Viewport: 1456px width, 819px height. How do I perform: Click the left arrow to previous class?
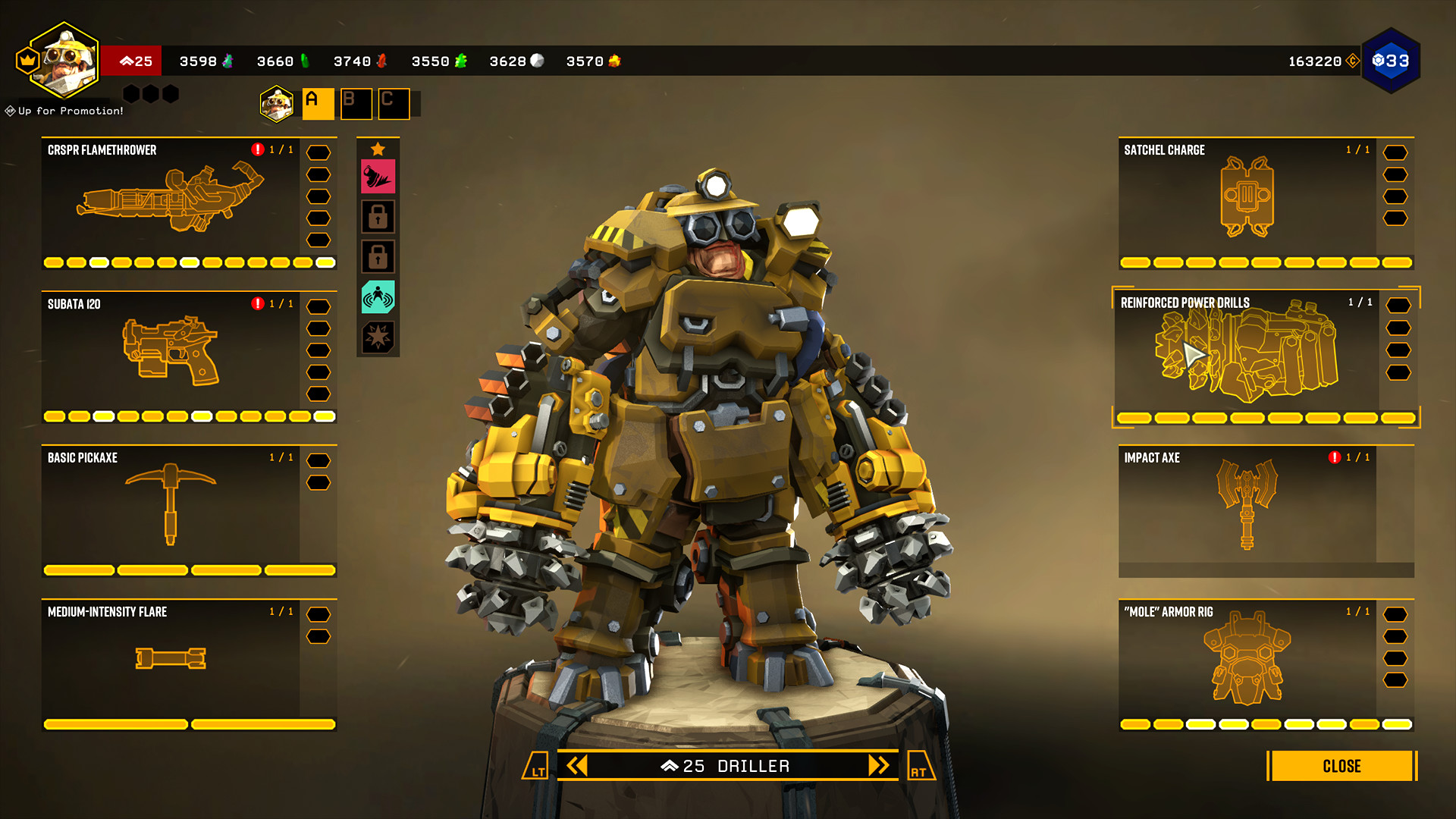point(578,766)
